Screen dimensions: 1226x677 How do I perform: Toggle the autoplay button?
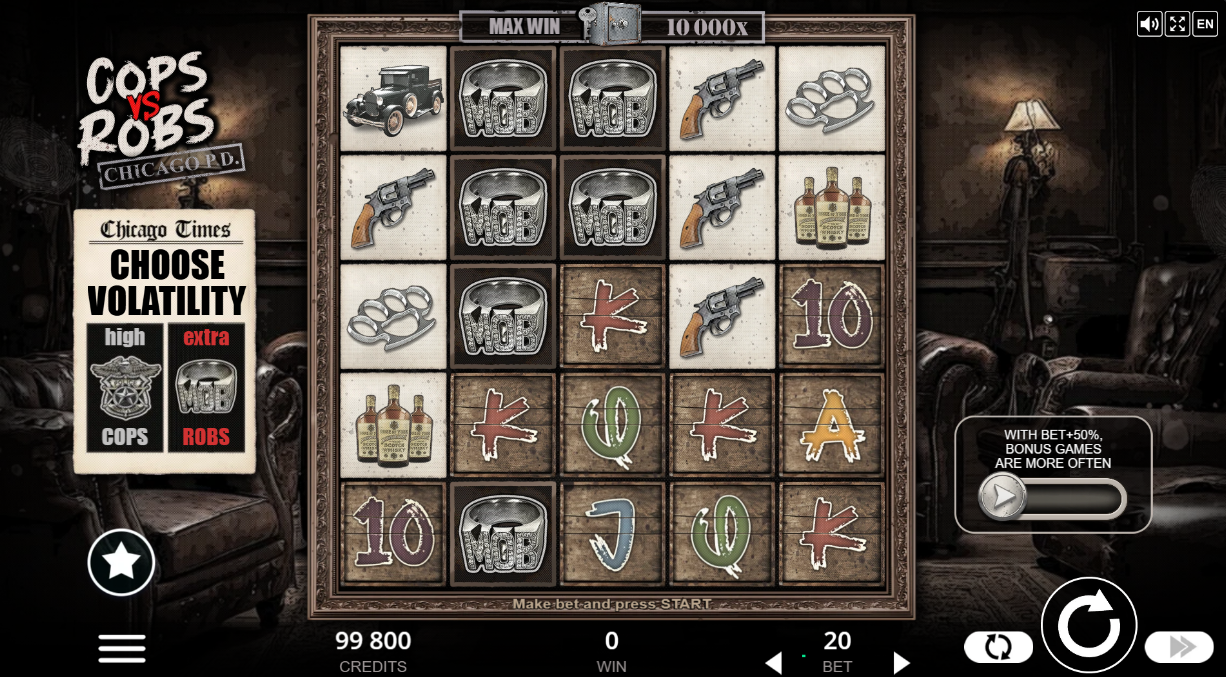point(998,647)
